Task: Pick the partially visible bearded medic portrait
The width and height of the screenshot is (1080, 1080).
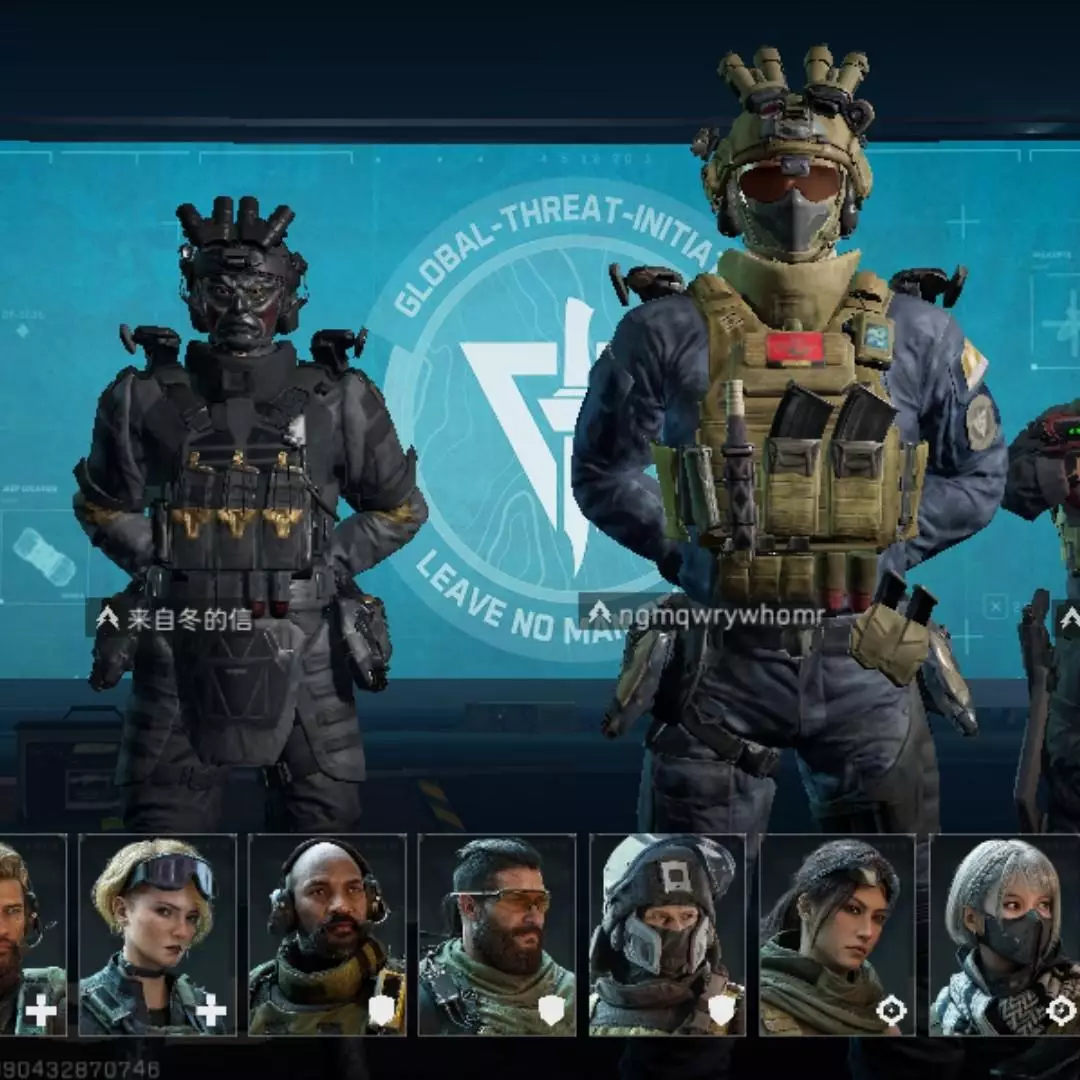Action: (32, 935)
